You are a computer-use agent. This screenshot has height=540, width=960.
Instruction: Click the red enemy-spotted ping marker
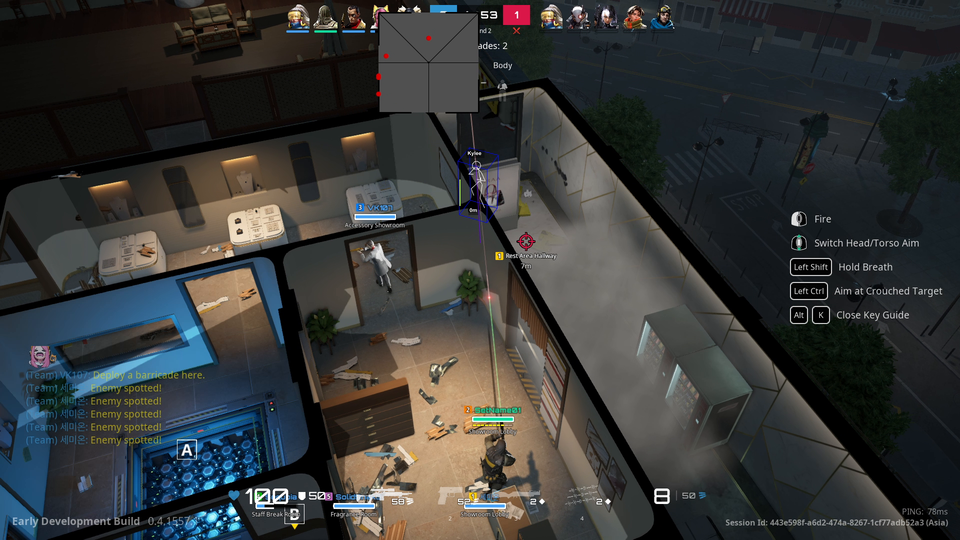click(x=526, y=240)
